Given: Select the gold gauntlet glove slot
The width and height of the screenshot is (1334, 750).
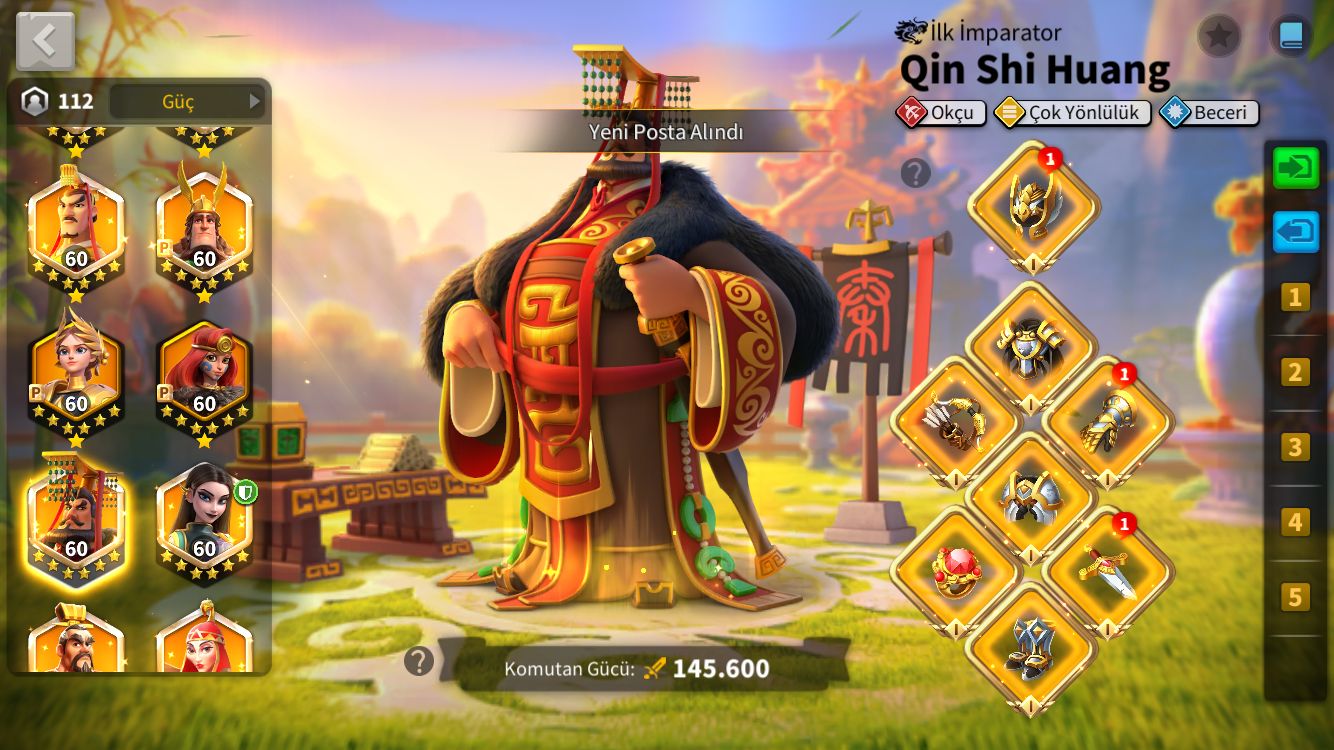Looking at the screenshot, I should 1108,422.
